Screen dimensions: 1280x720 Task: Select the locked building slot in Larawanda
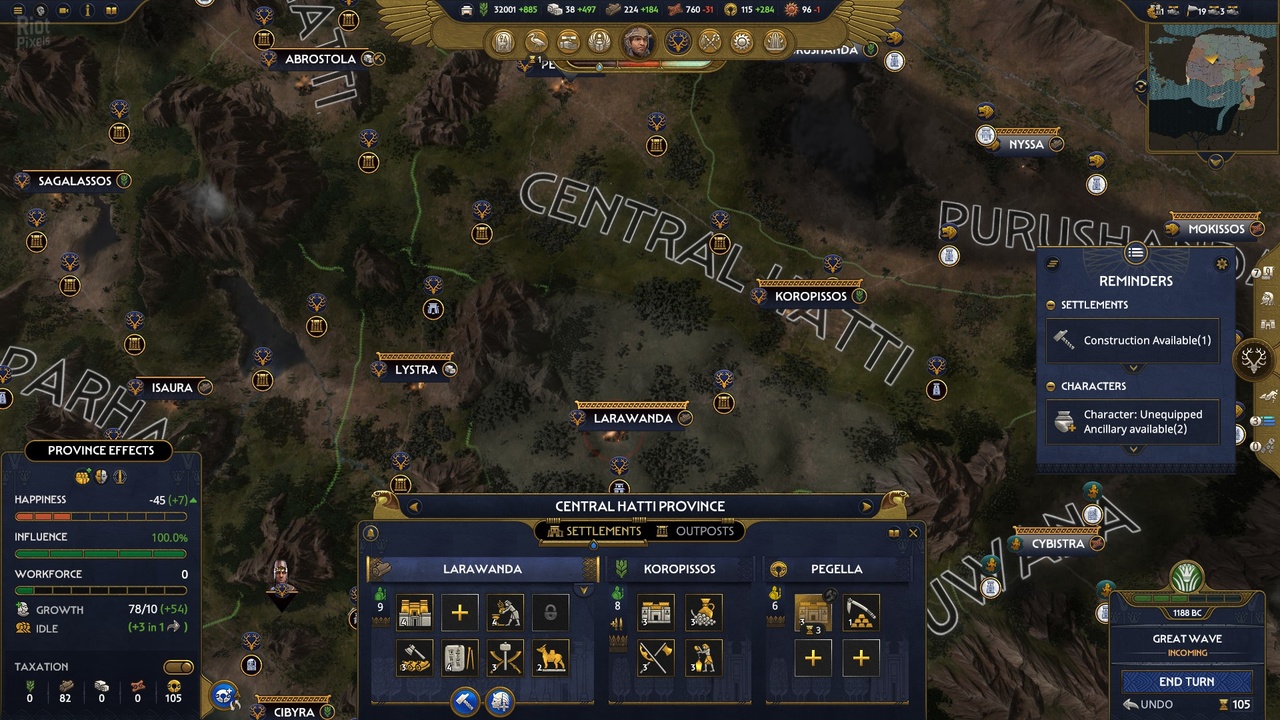(549, 612)
